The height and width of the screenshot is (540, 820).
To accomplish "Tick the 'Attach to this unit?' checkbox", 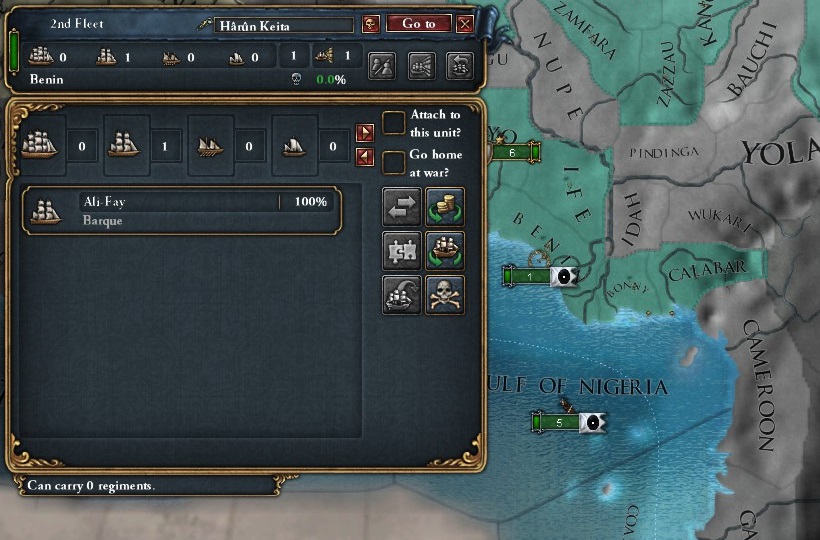I will click(x=394, y=123).
